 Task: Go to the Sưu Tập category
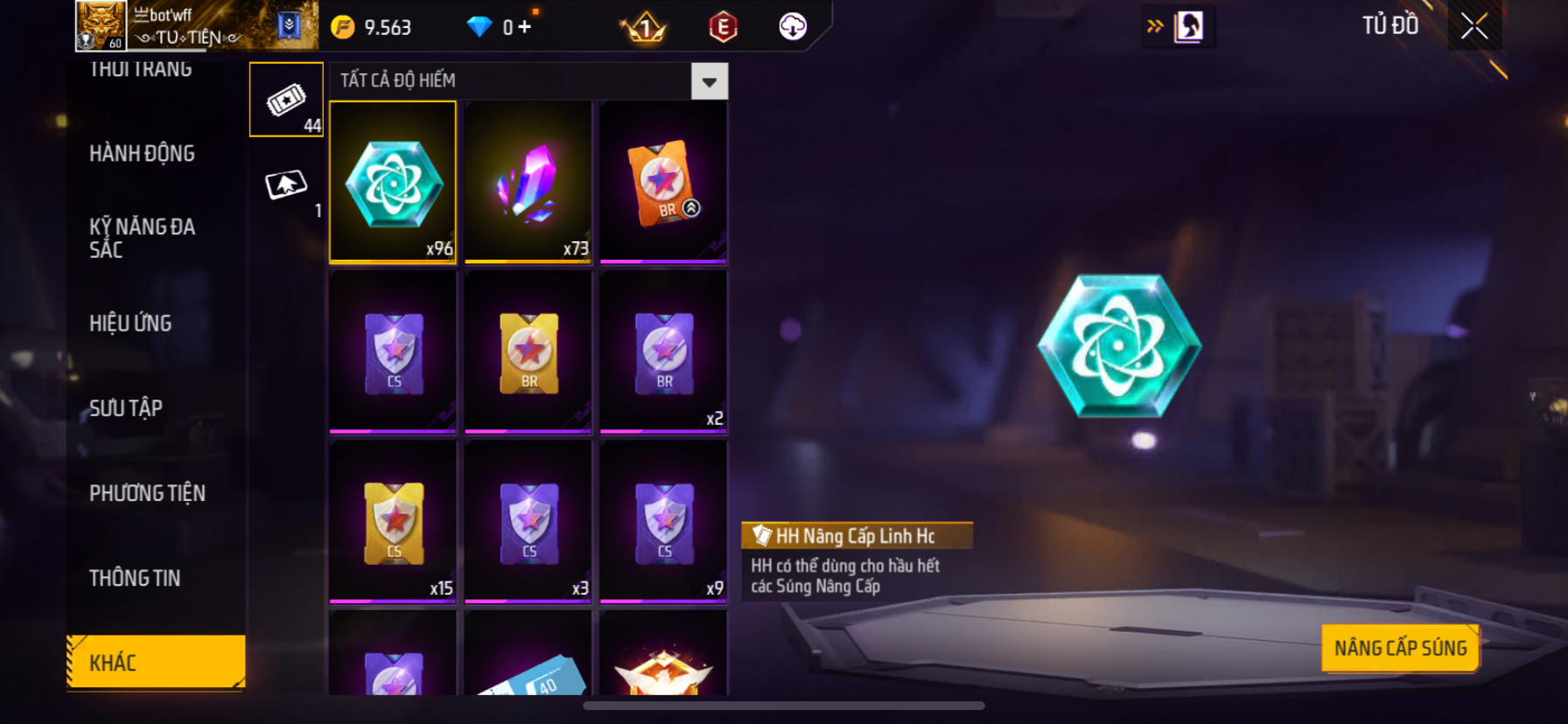coord(126,408)
